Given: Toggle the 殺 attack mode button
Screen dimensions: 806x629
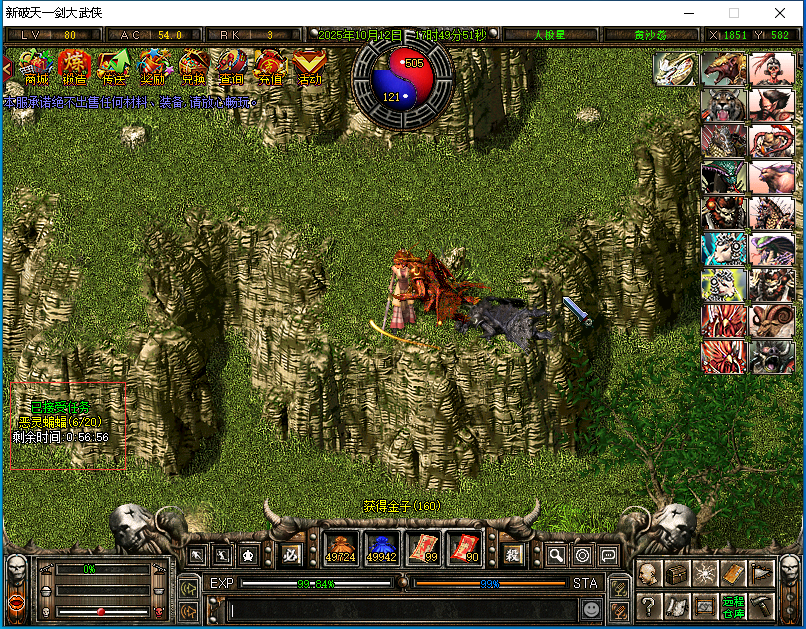Looking at the screenshot, I should (x=512, y=553).
